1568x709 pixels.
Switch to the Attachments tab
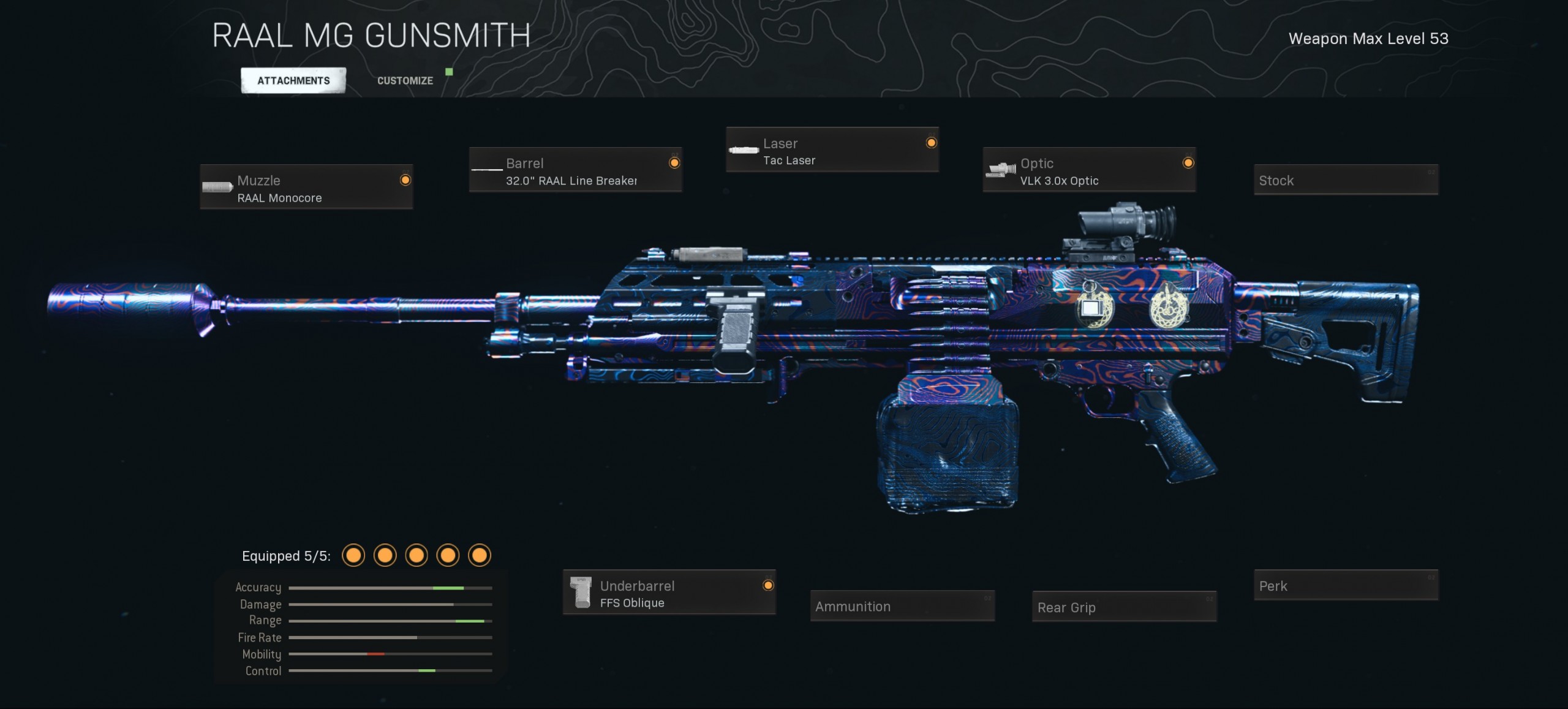[x=293, y=80]
